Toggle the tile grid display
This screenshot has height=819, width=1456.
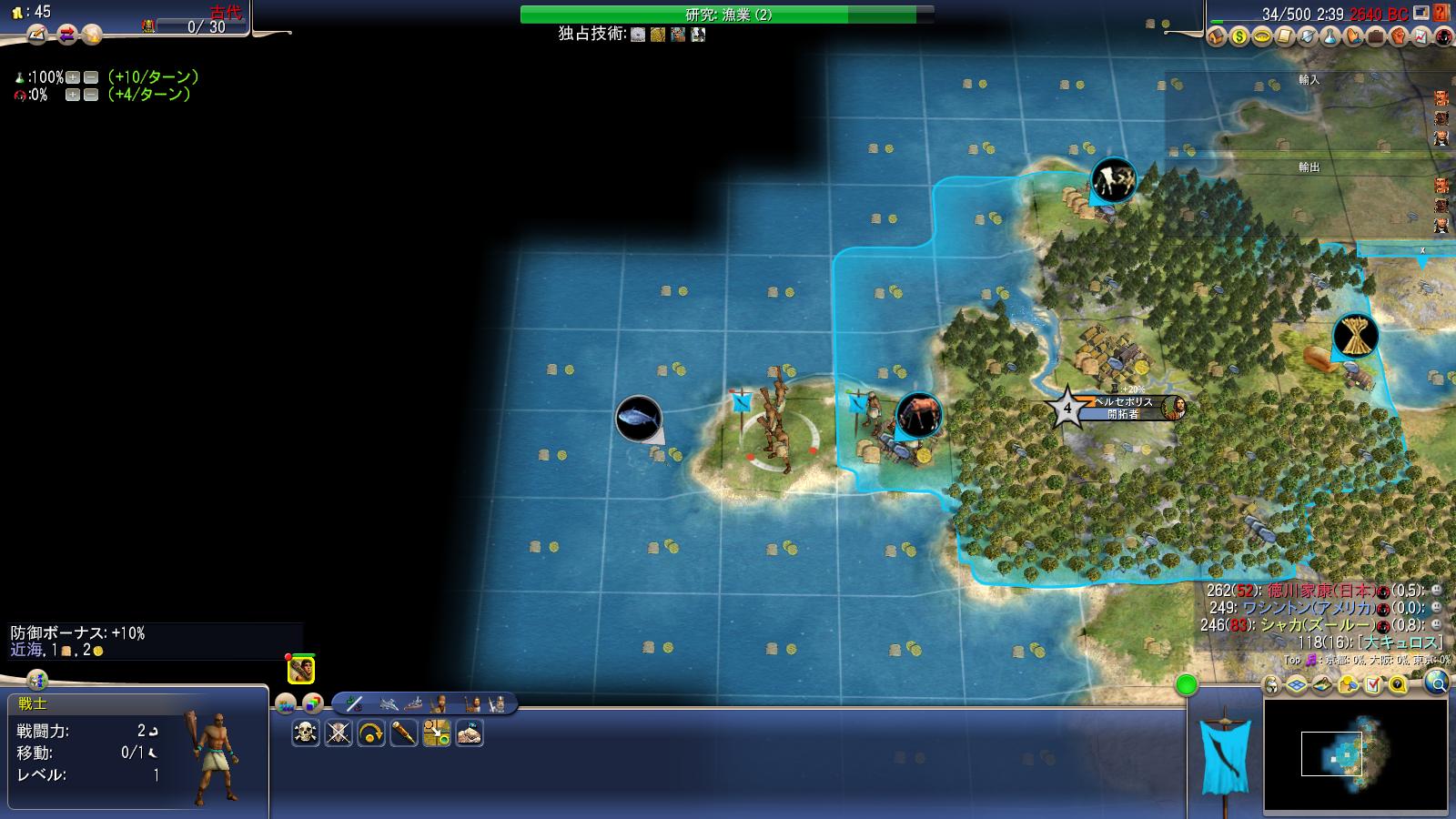tap(1296, 684)
